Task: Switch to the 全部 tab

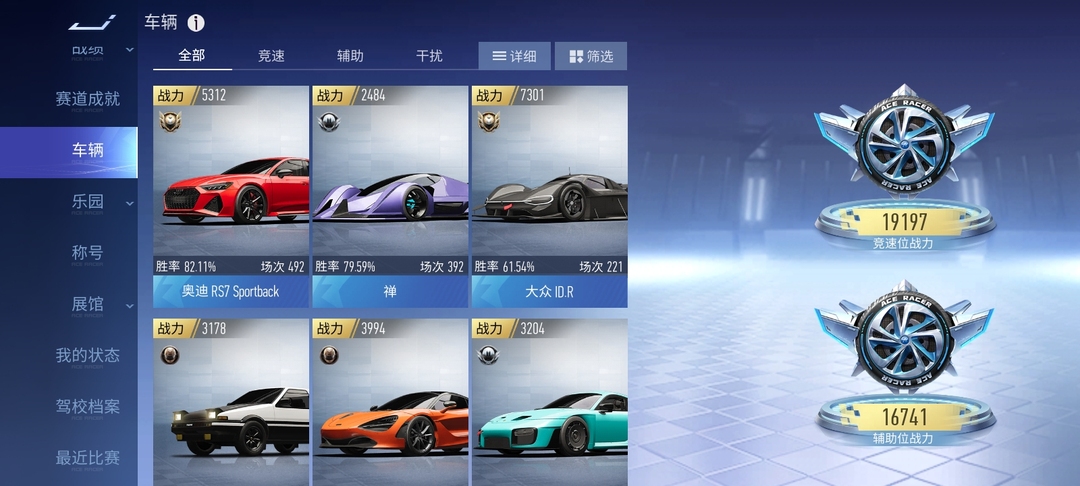Action: tap(192, 56)
